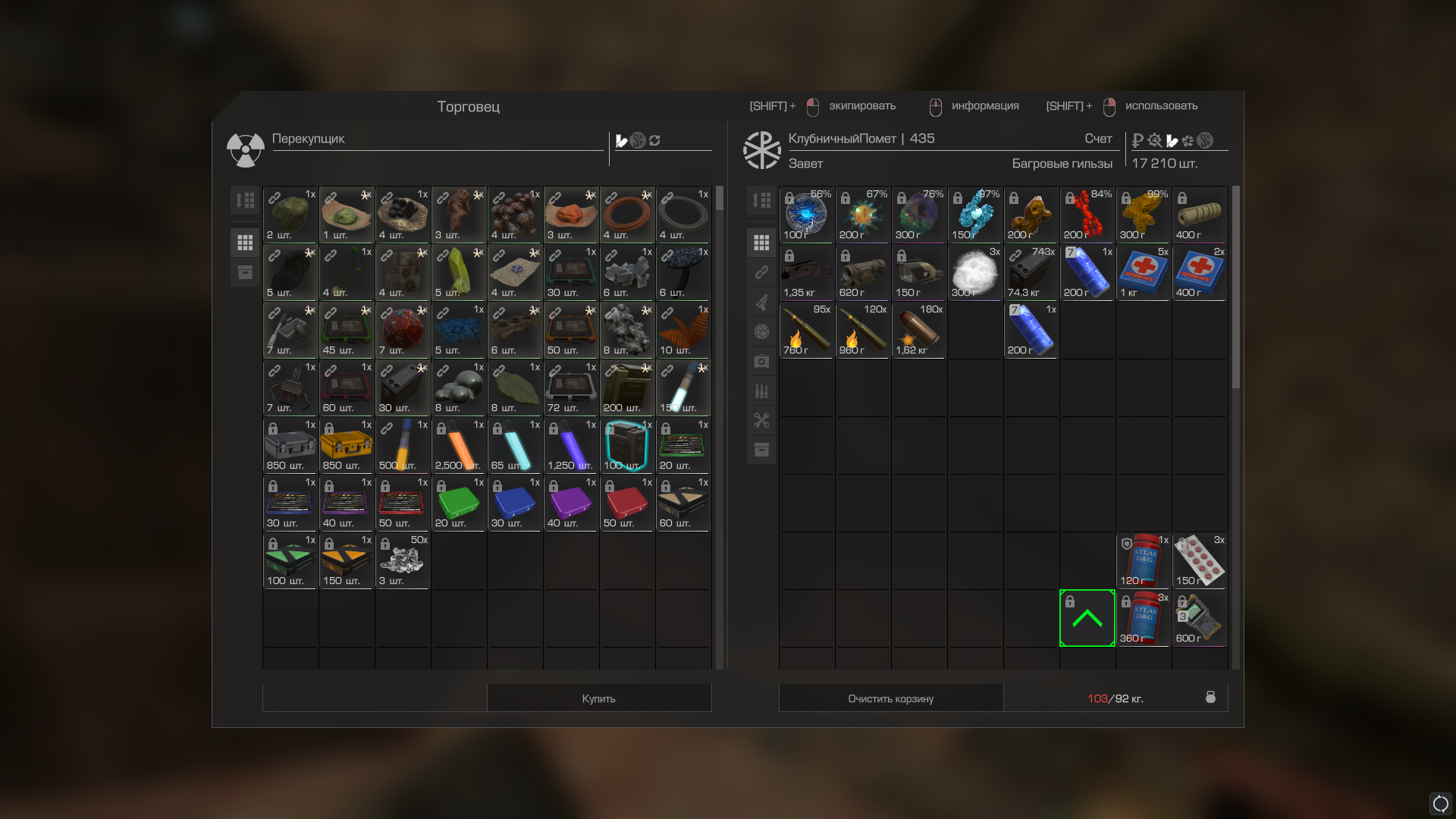Clear the cart with Очистить корзину

(x=890, y=698)
